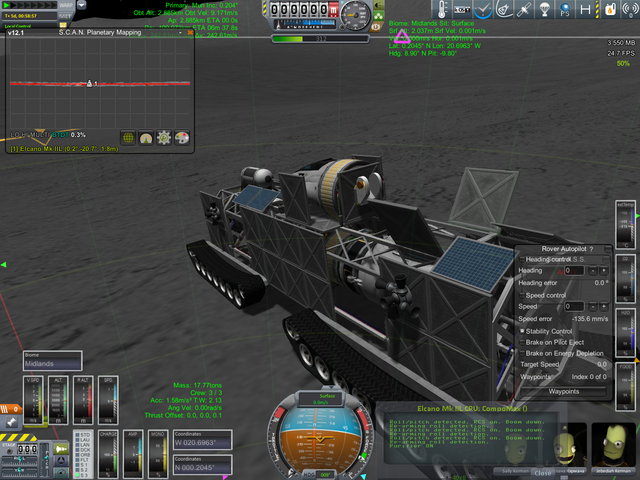Open the Waypoints button in Rover Autopilot
Screen dimensions: 640x480
564,391
